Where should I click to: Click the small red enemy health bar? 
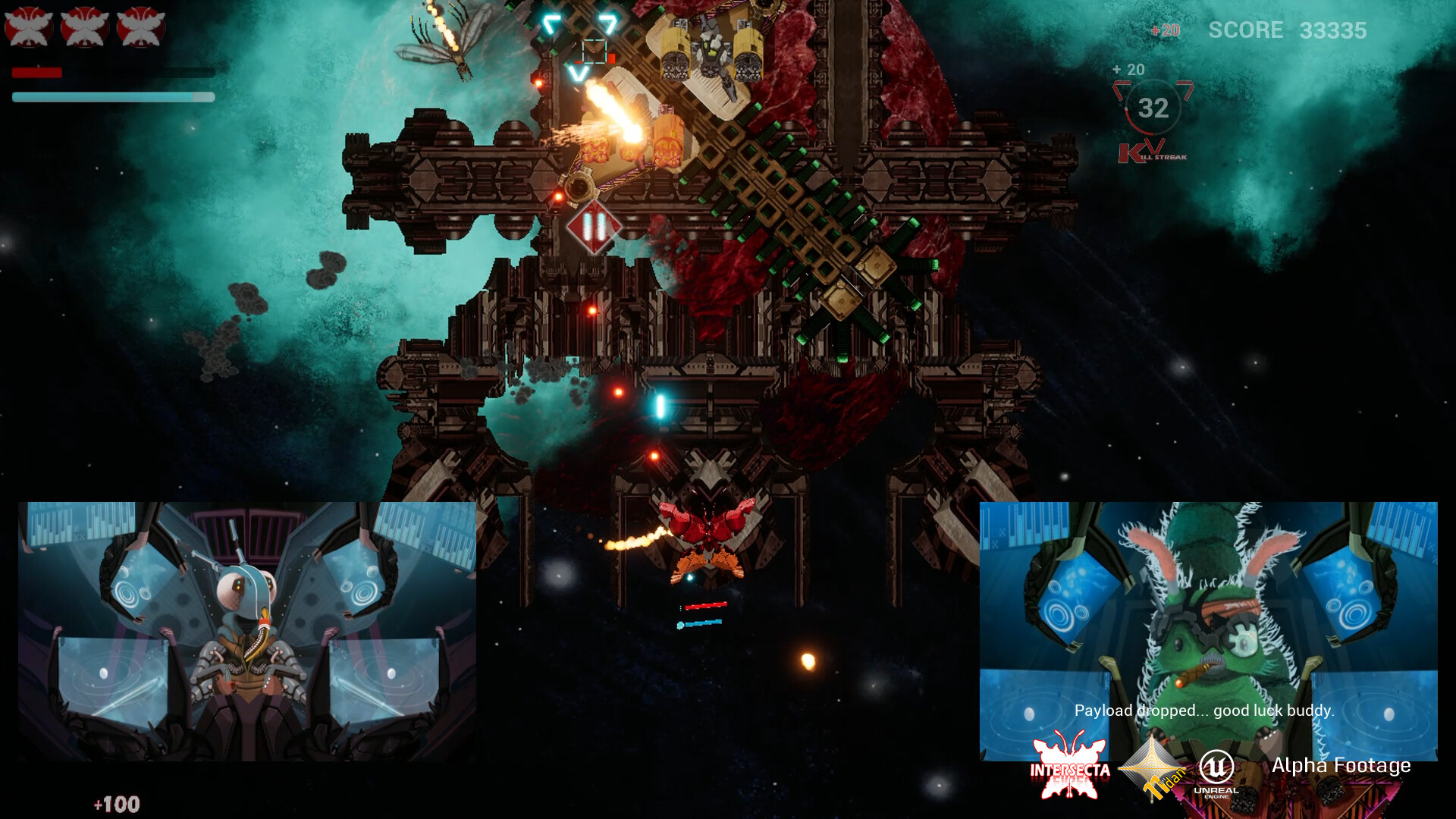click(705, 605)
